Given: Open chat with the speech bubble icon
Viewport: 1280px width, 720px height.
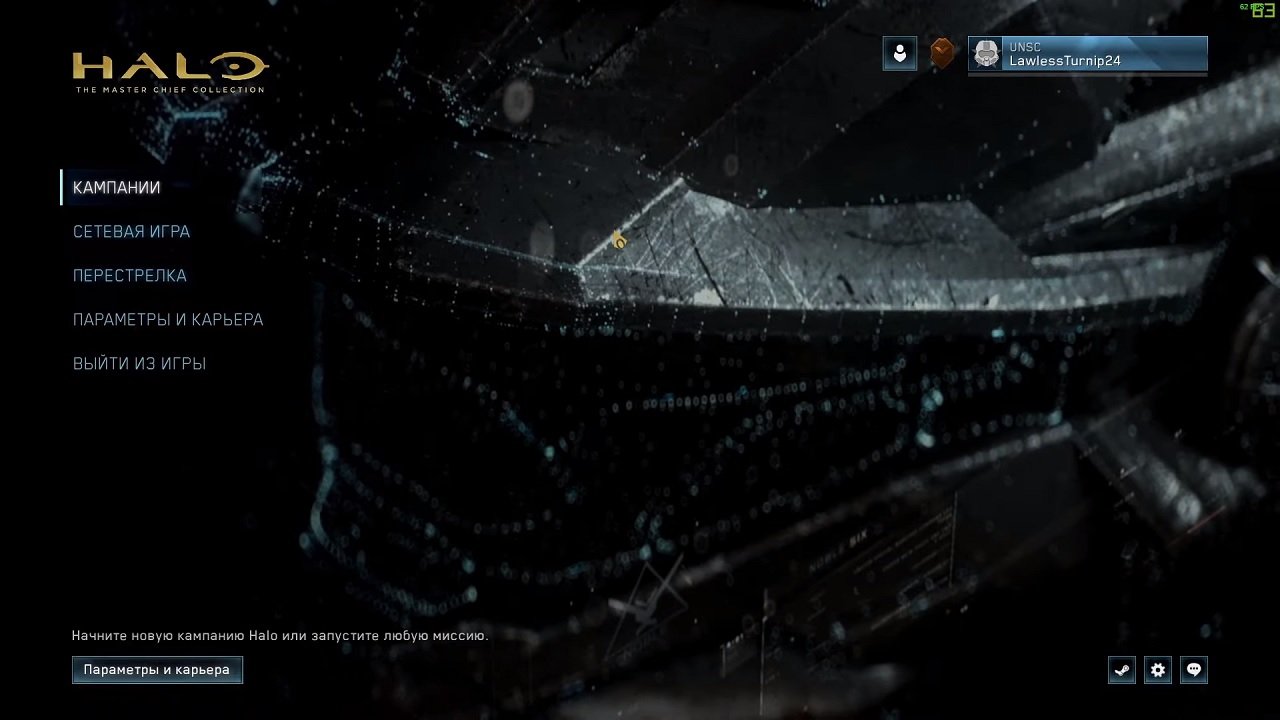Looking at the screenshot, I should point(1193,670).
